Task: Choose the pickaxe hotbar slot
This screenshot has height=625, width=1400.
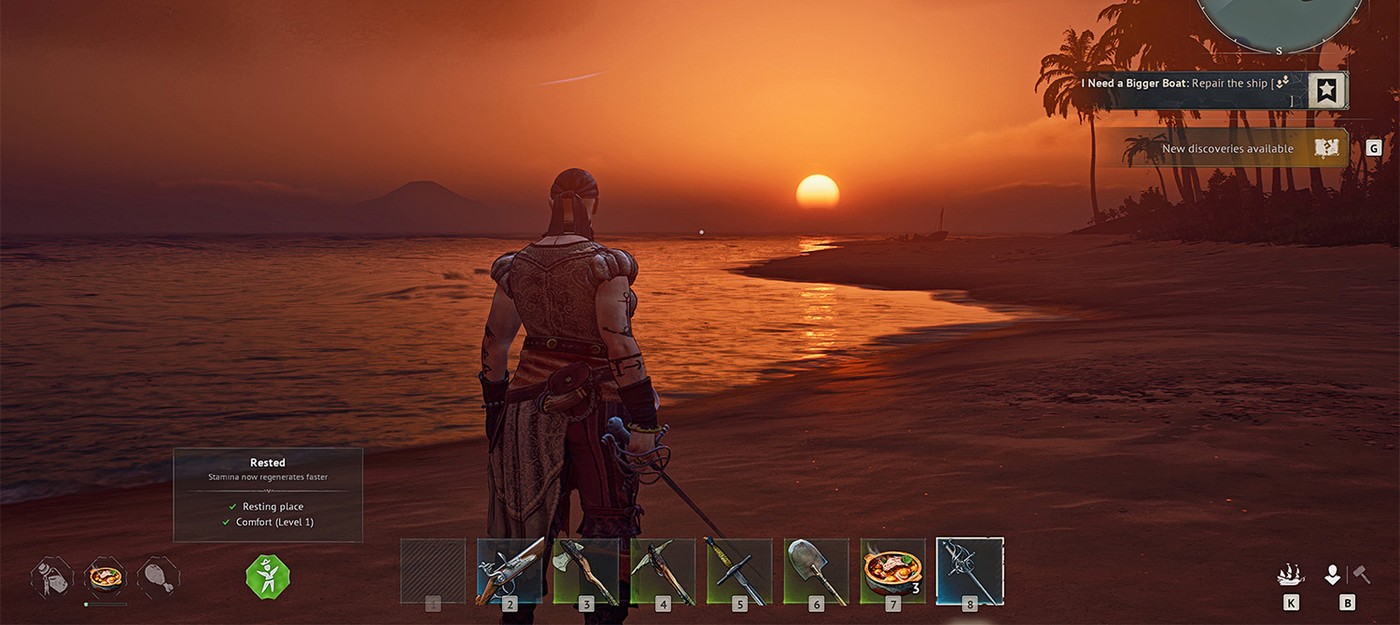Action: [x=663, y=571]
